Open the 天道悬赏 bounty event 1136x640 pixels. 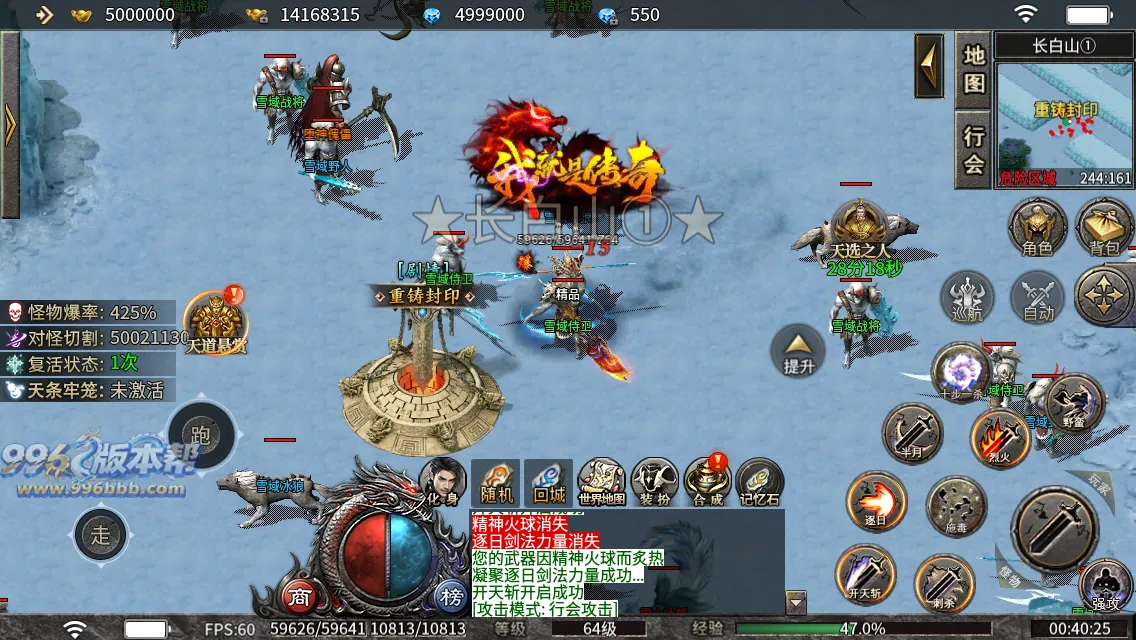[214, 322]
